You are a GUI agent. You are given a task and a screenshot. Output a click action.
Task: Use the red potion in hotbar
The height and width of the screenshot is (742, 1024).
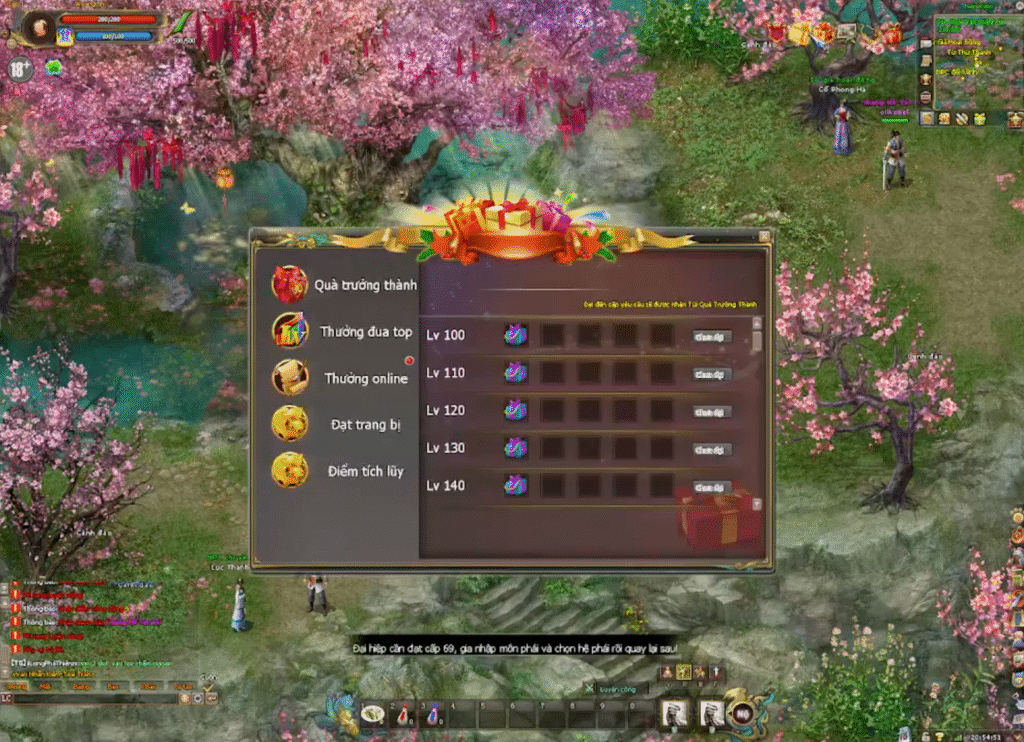(402, 714)
